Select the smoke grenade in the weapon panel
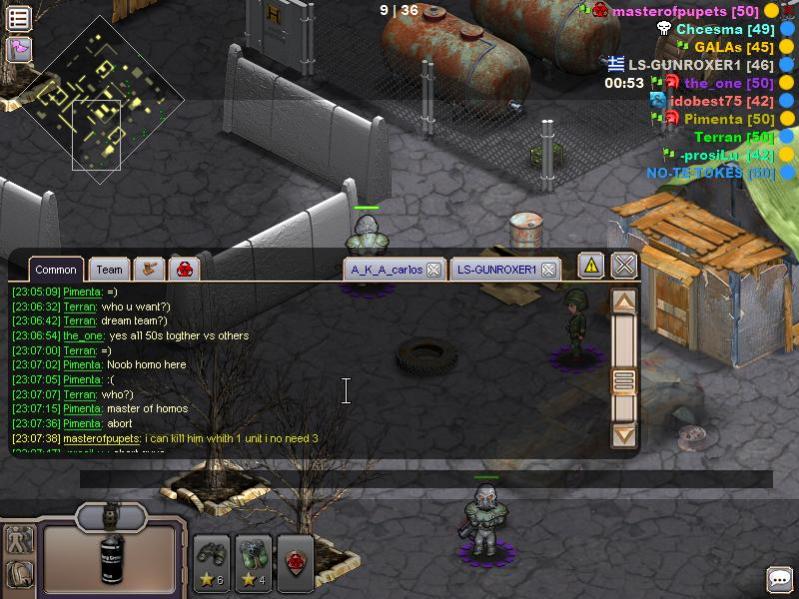The height and width of the screenshot is (599, 799). click(x=112, y=557)
